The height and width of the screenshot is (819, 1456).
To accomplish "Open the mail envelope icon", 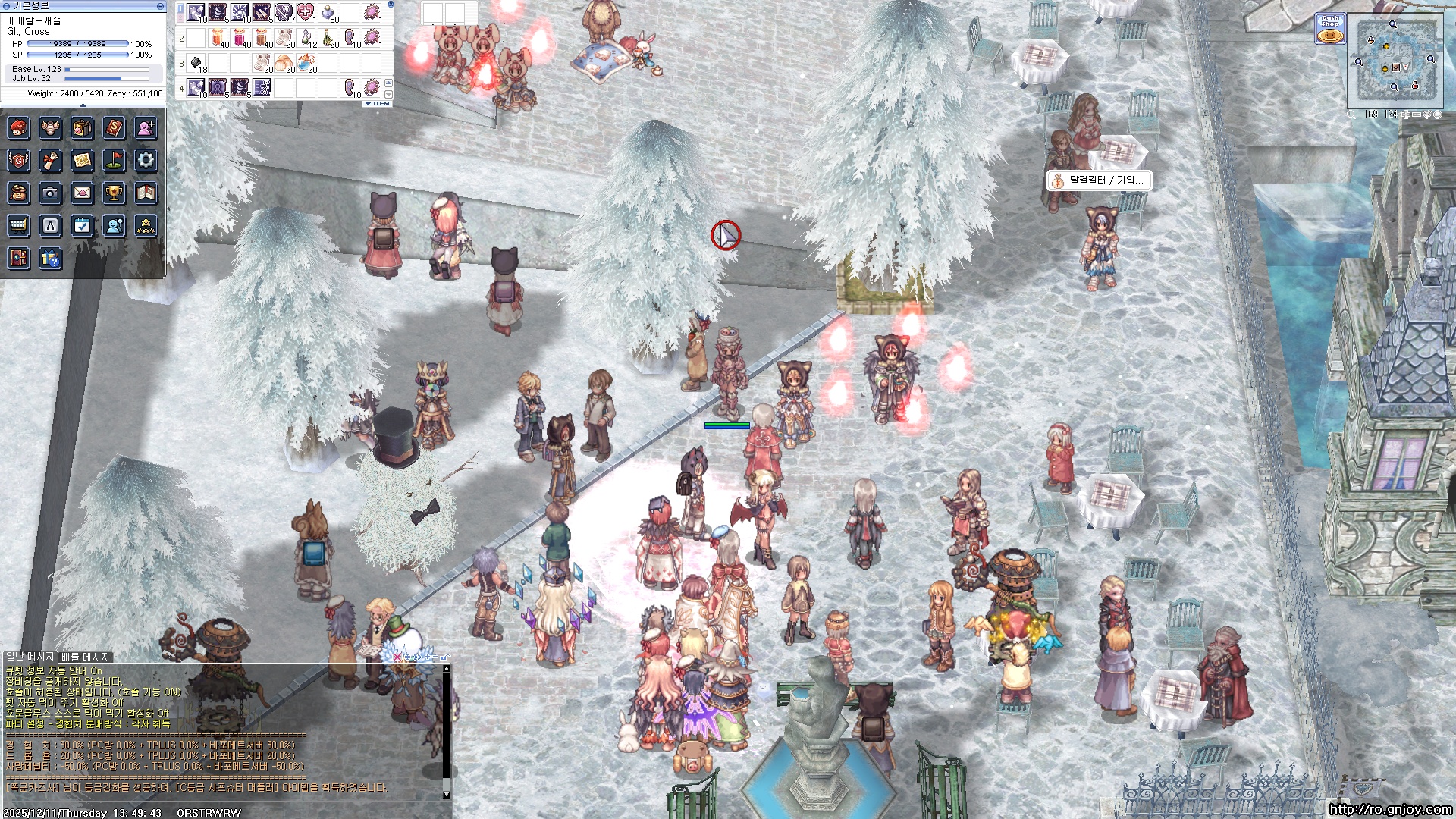I will coord(82,193).
